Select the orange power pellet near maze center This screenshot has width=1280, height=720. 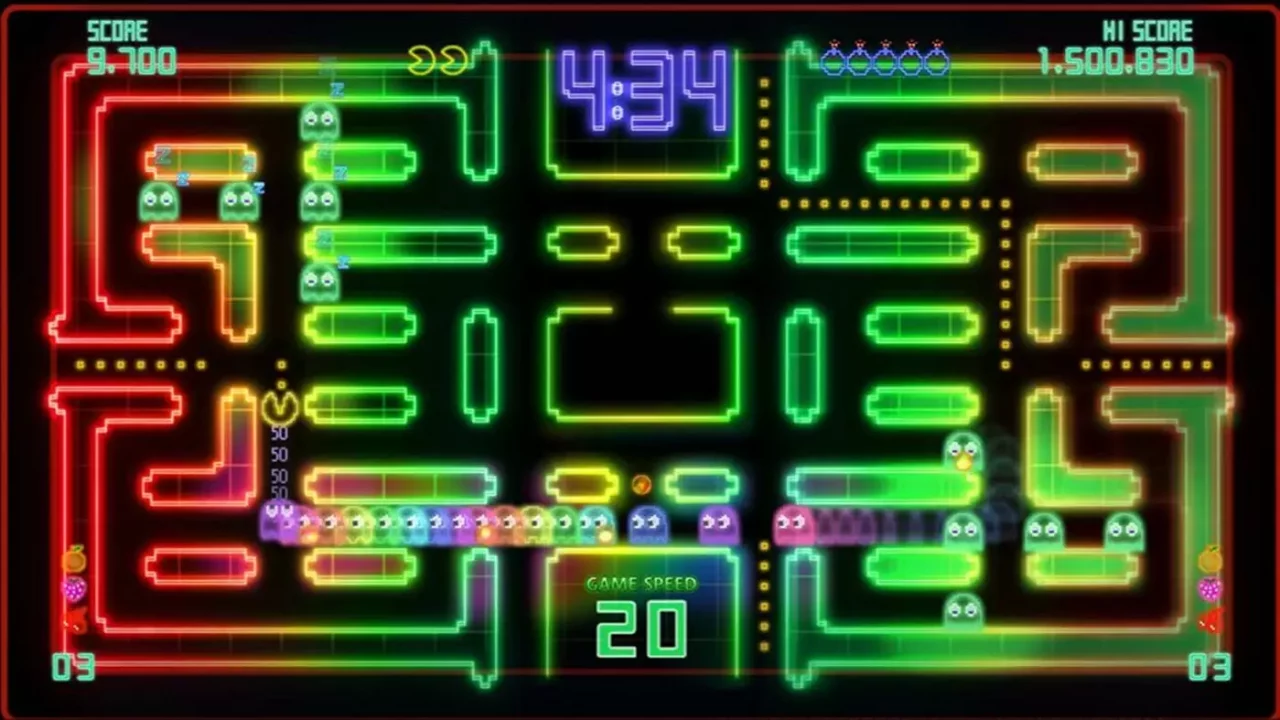pos(642,484)
